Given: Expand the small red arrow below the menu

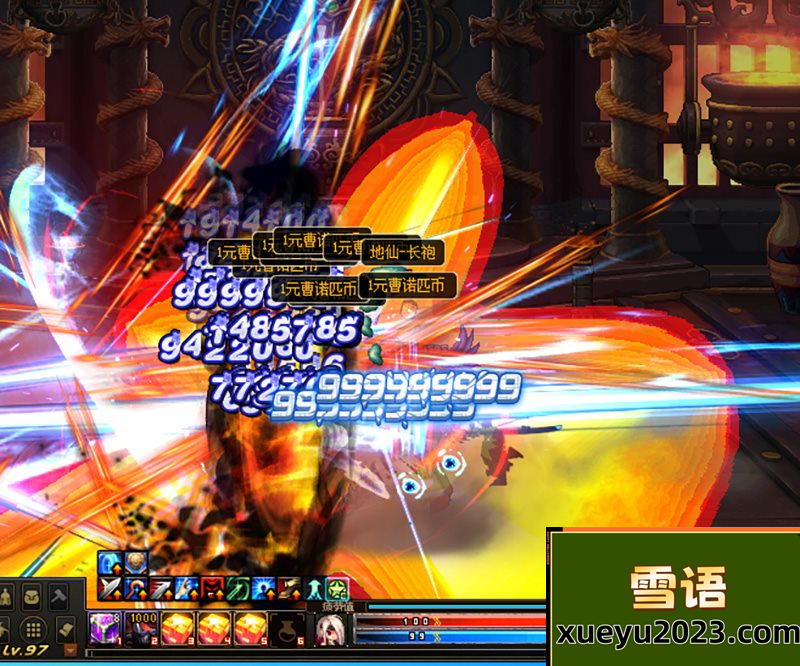Looking at the screenshot, I should 70,650.
